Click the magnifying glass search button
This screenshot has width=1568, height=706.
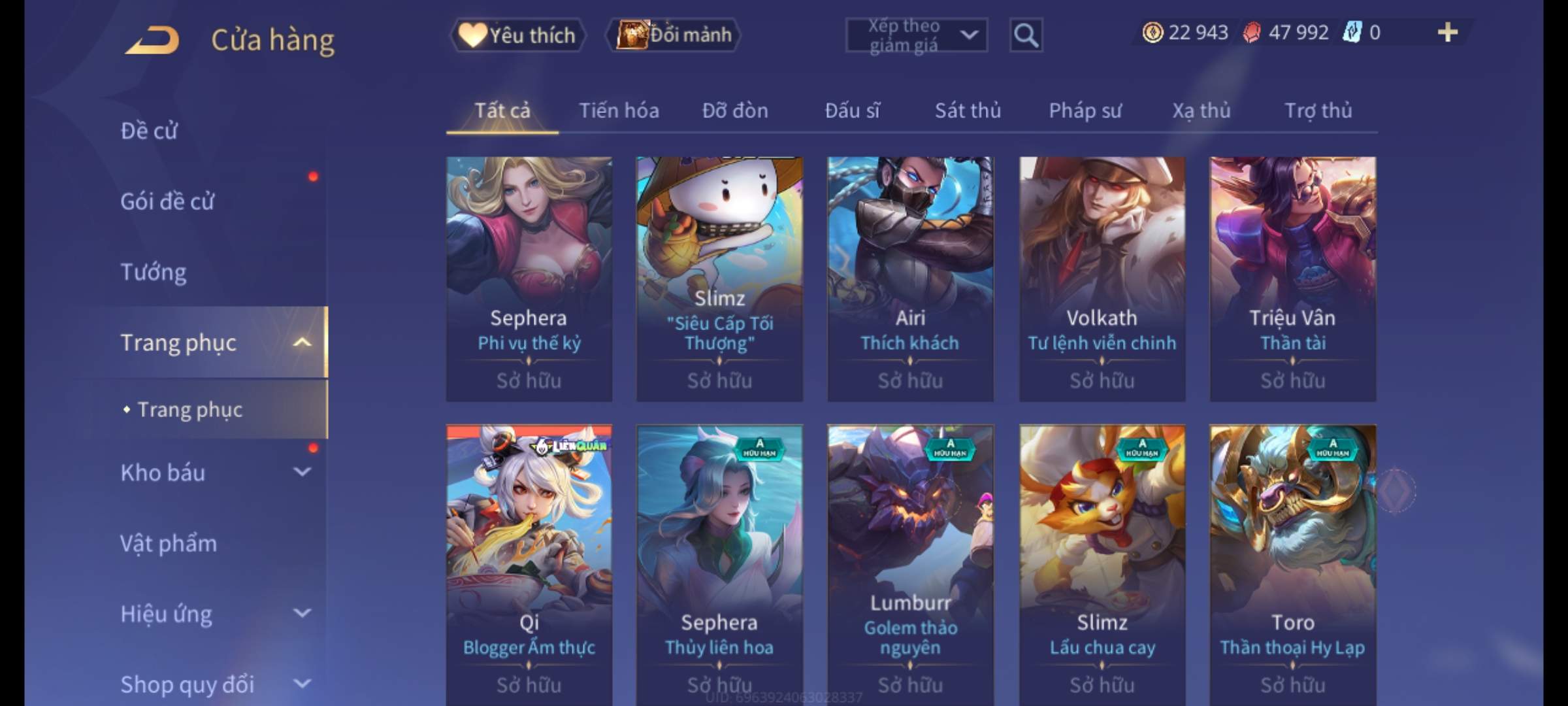pos(1026,35)
